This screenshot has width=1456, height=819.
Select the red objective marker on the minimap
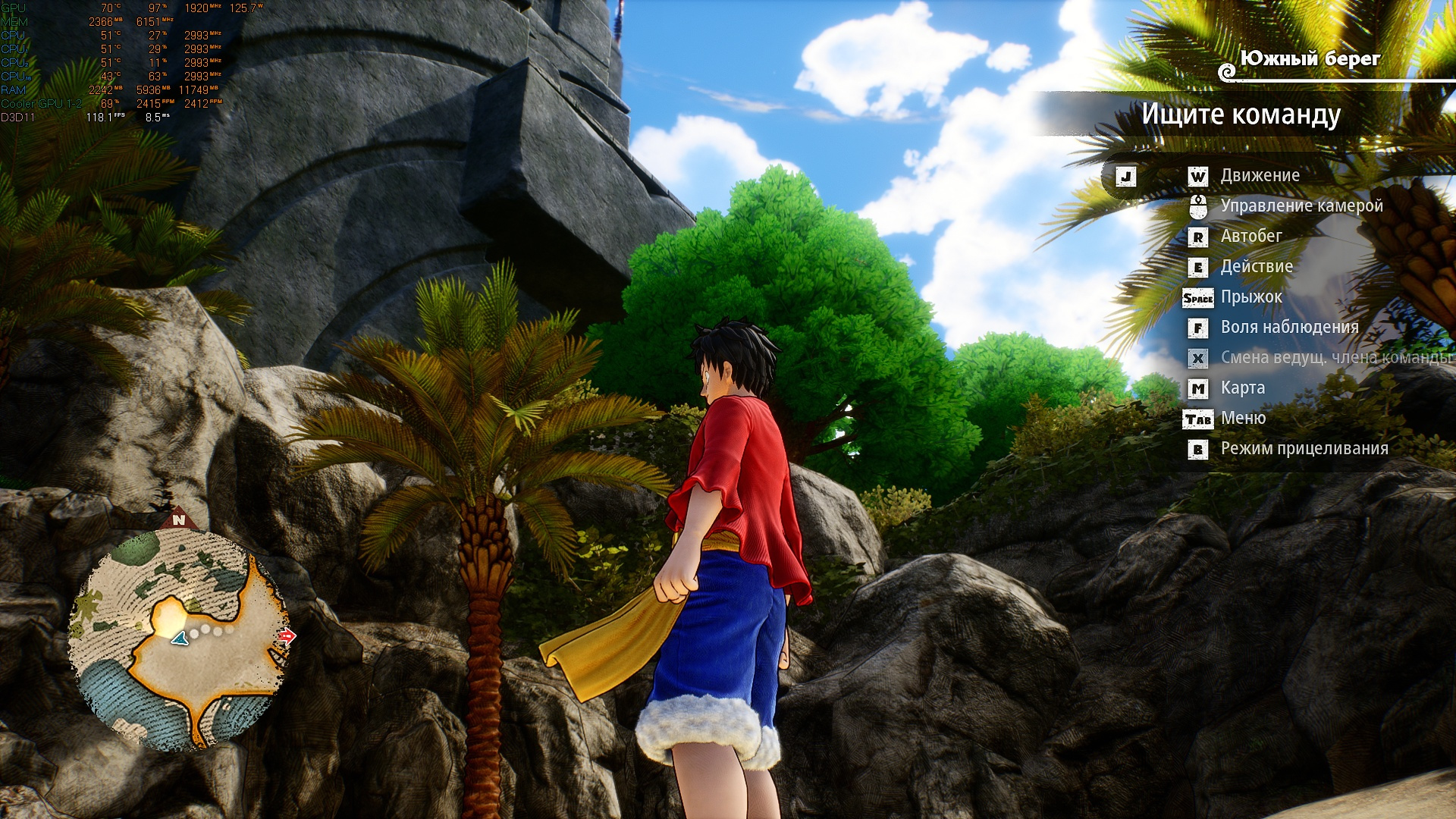coord(287,636)
